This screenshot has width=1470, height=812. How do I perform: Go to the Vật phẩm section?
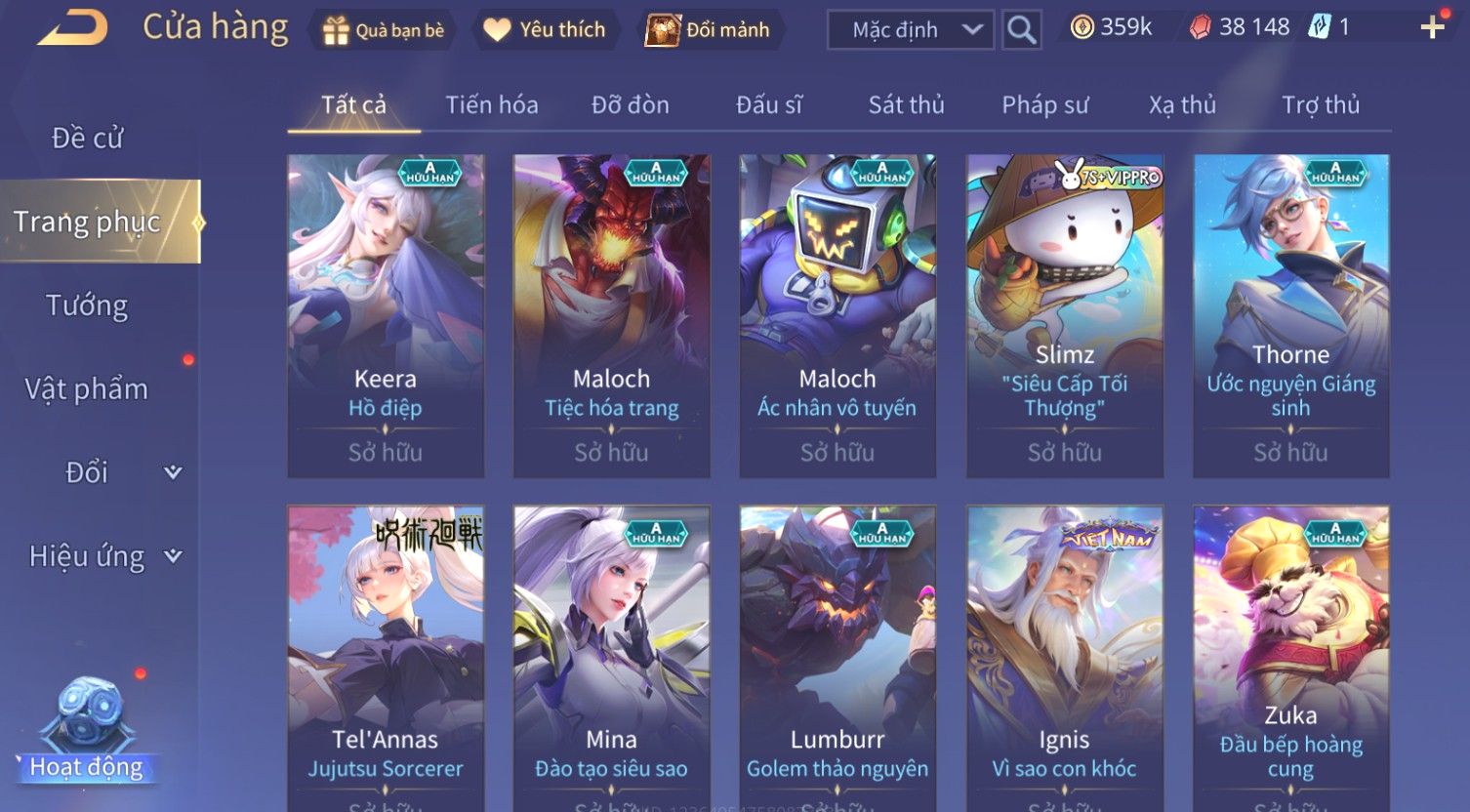88,389
